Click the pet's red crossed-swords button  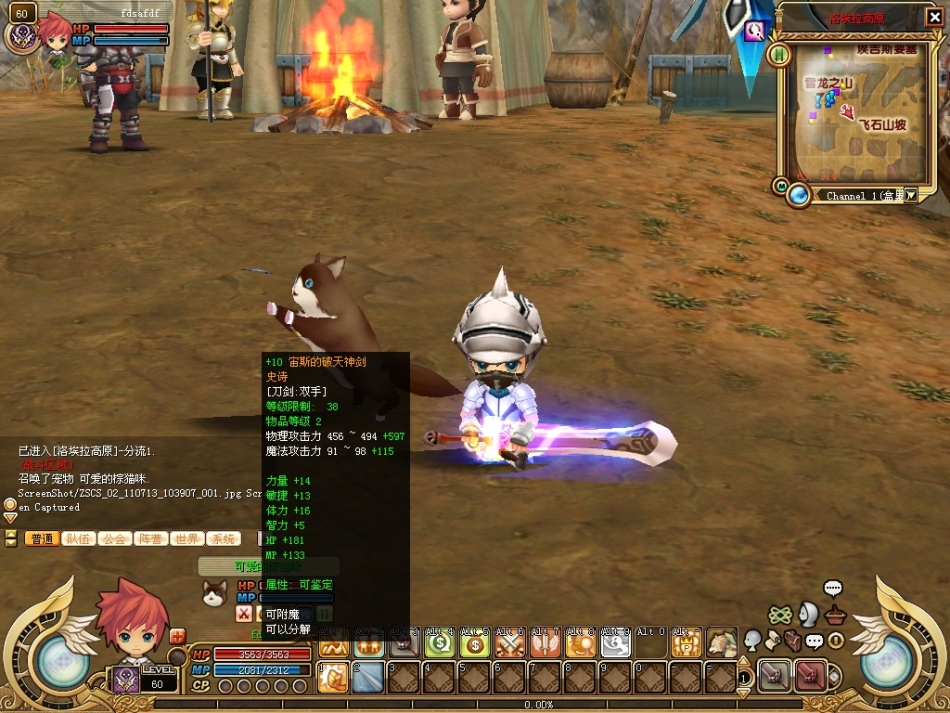244,614
